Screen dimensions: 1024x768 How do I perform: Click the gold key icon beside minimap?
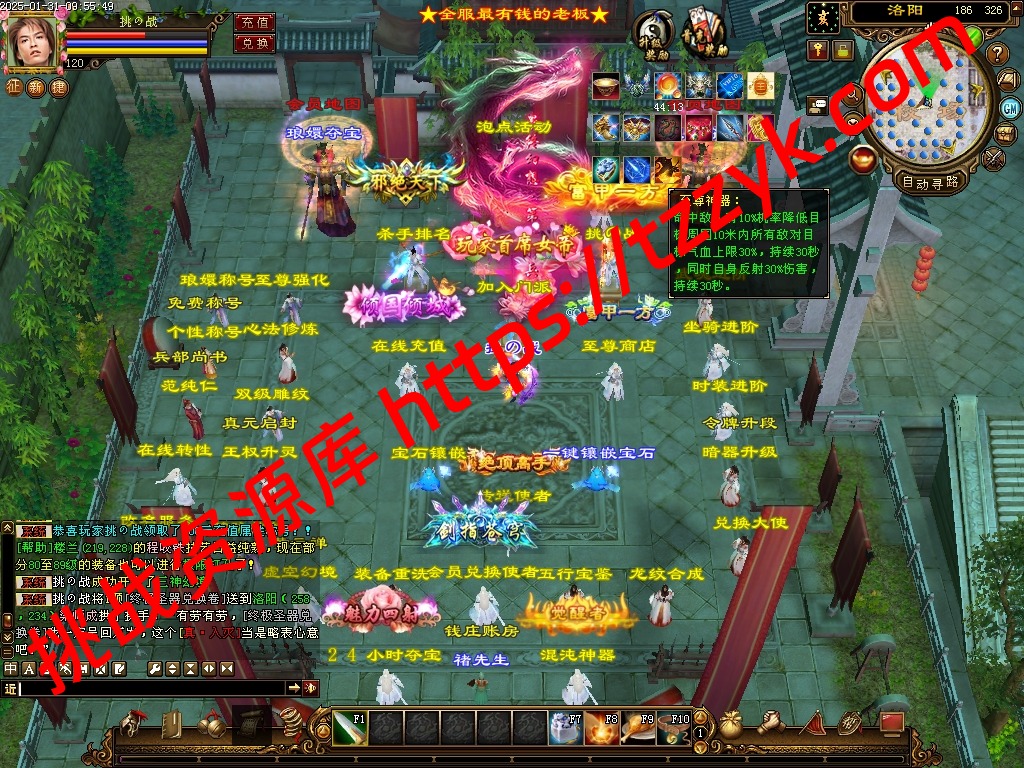coord(818,51)
